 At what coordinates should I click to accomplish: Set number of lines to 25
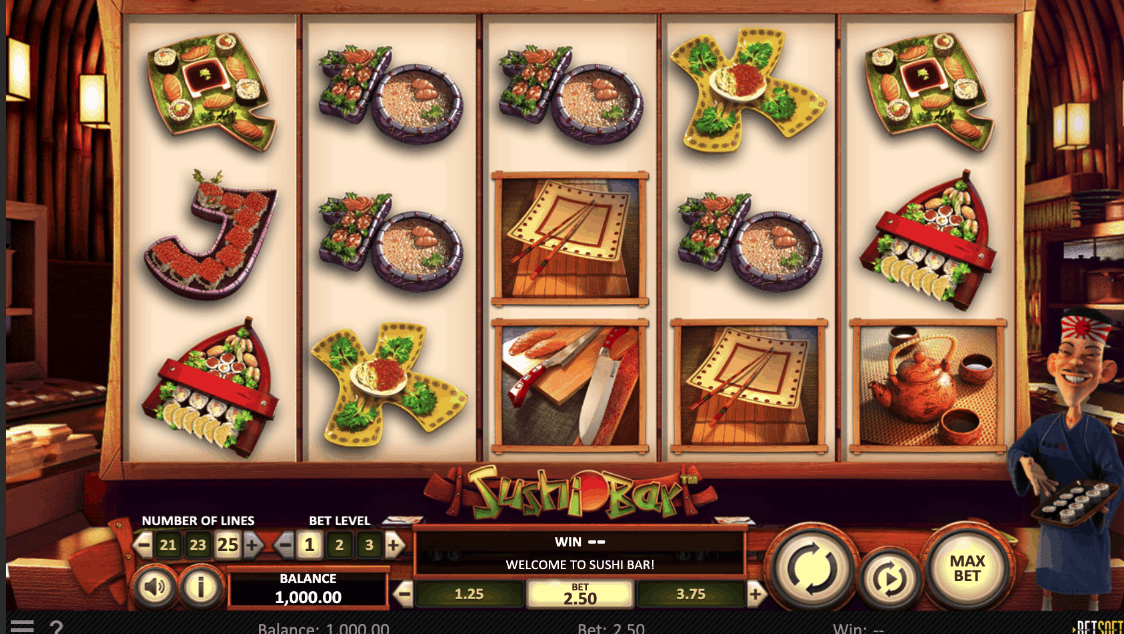point(227,545)
